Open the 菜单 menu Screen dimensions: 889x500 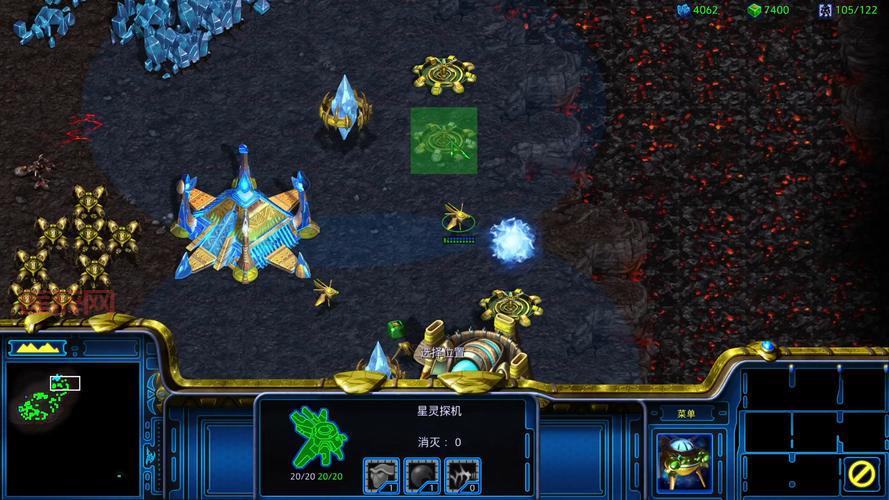pos(686,413)
